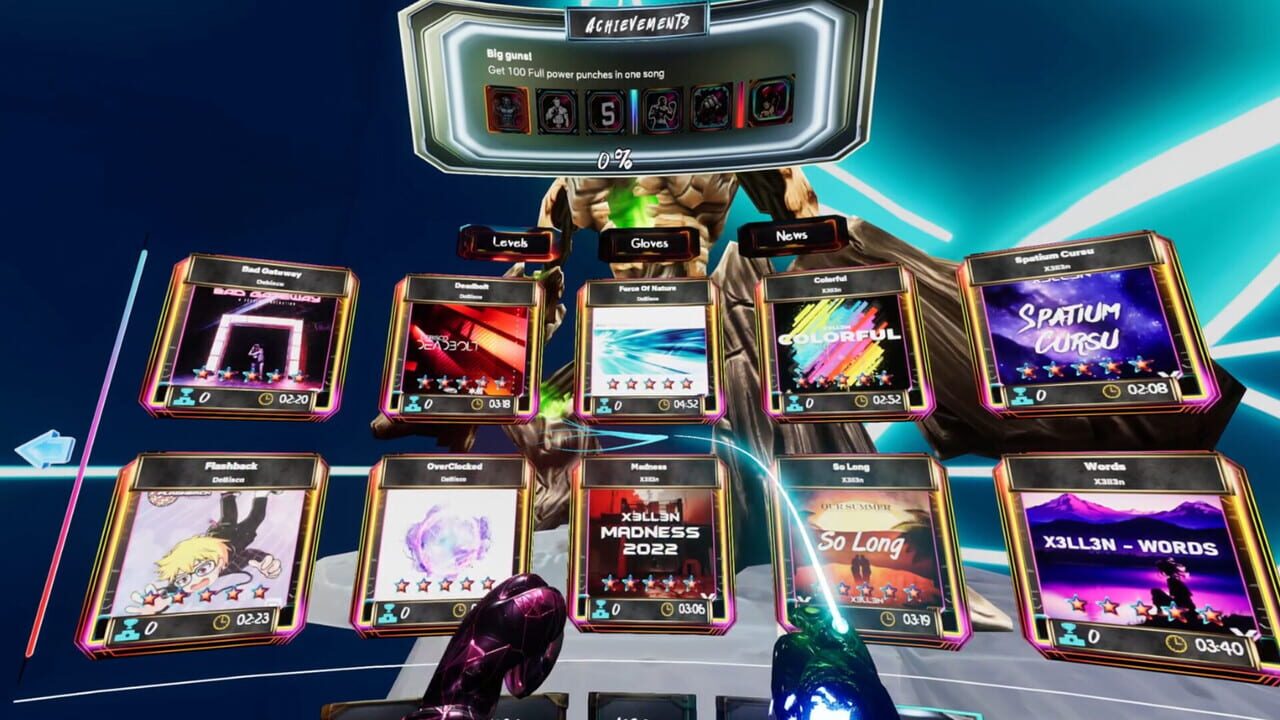
Task: Click the Levels button
Action: pos(510,242)
